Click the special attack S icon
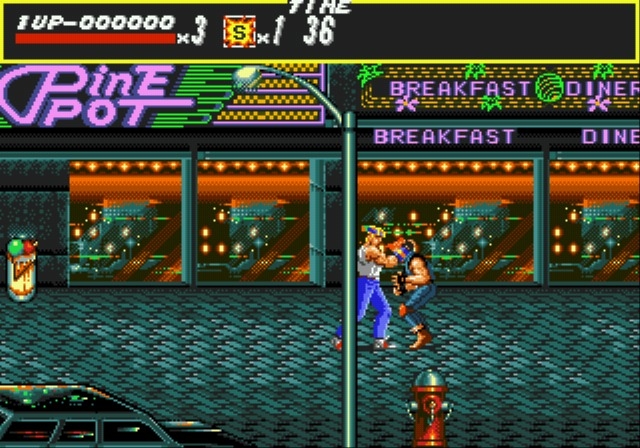This screenshot has width=640, height=448. (237, 31)
